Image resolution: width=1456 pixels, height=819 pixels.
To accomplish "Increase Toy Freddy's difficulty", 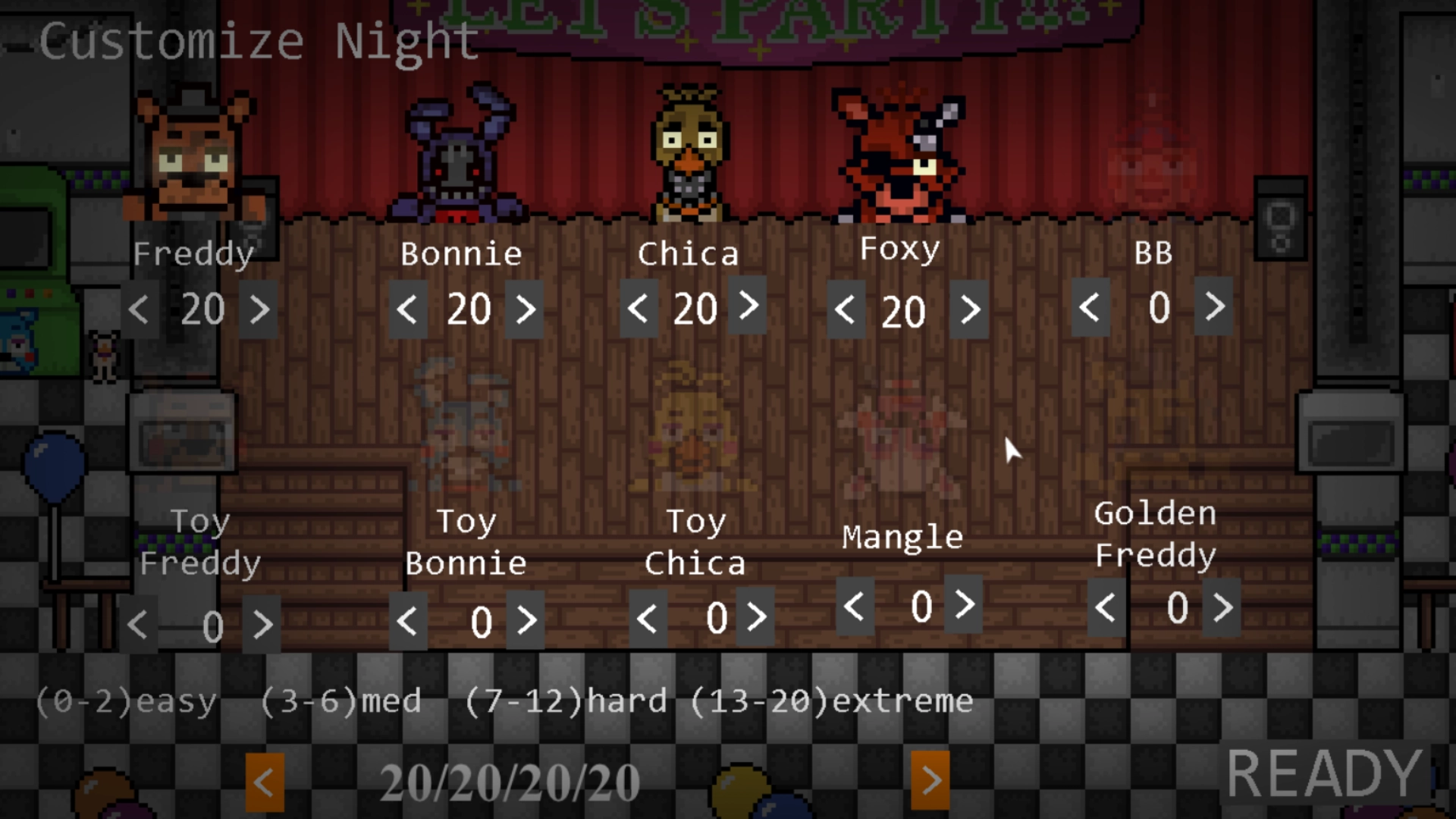I will [x=263, y=623].
